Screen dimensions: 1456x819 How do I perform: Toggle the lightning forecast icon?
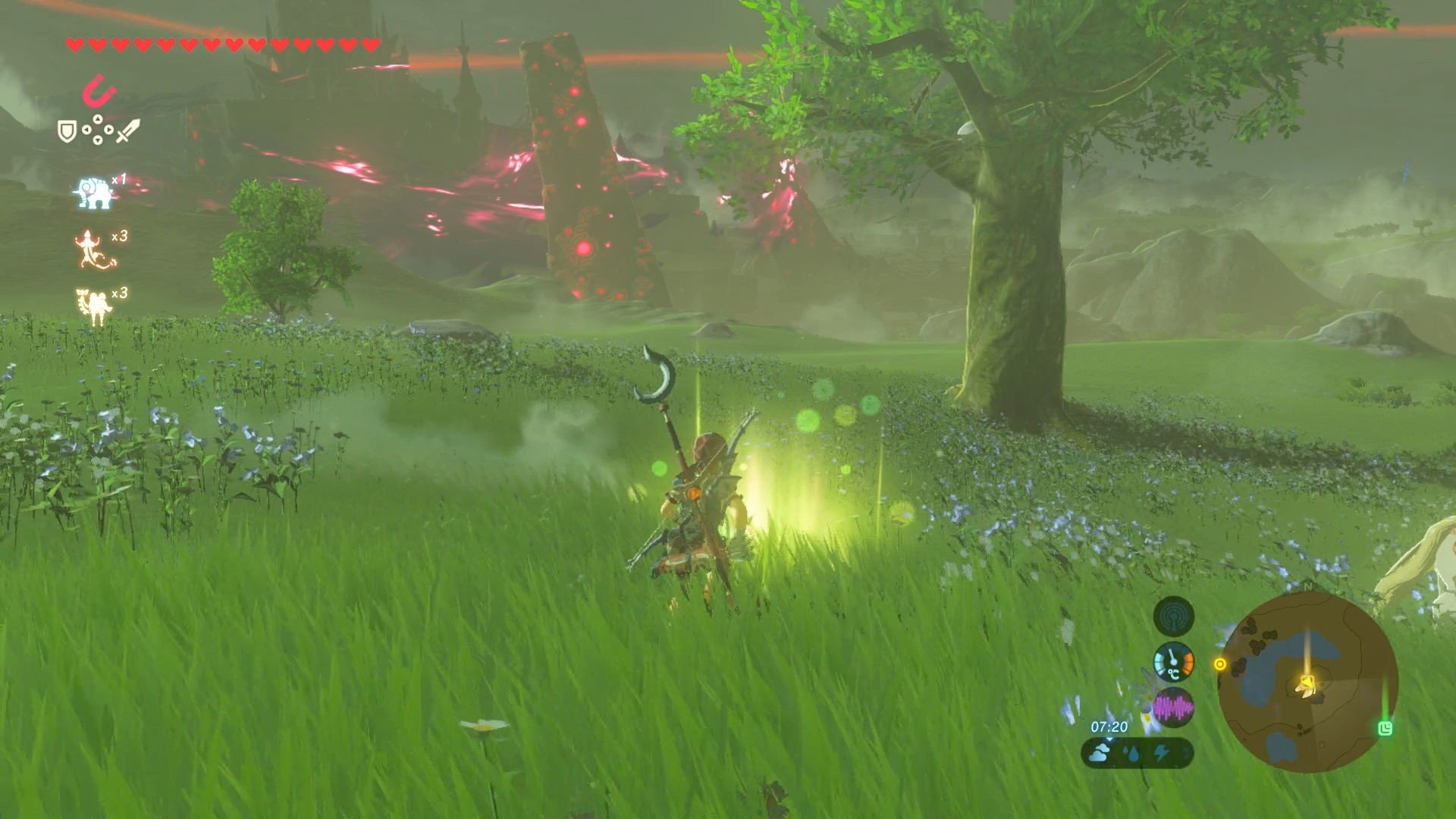click(1161, 752)
